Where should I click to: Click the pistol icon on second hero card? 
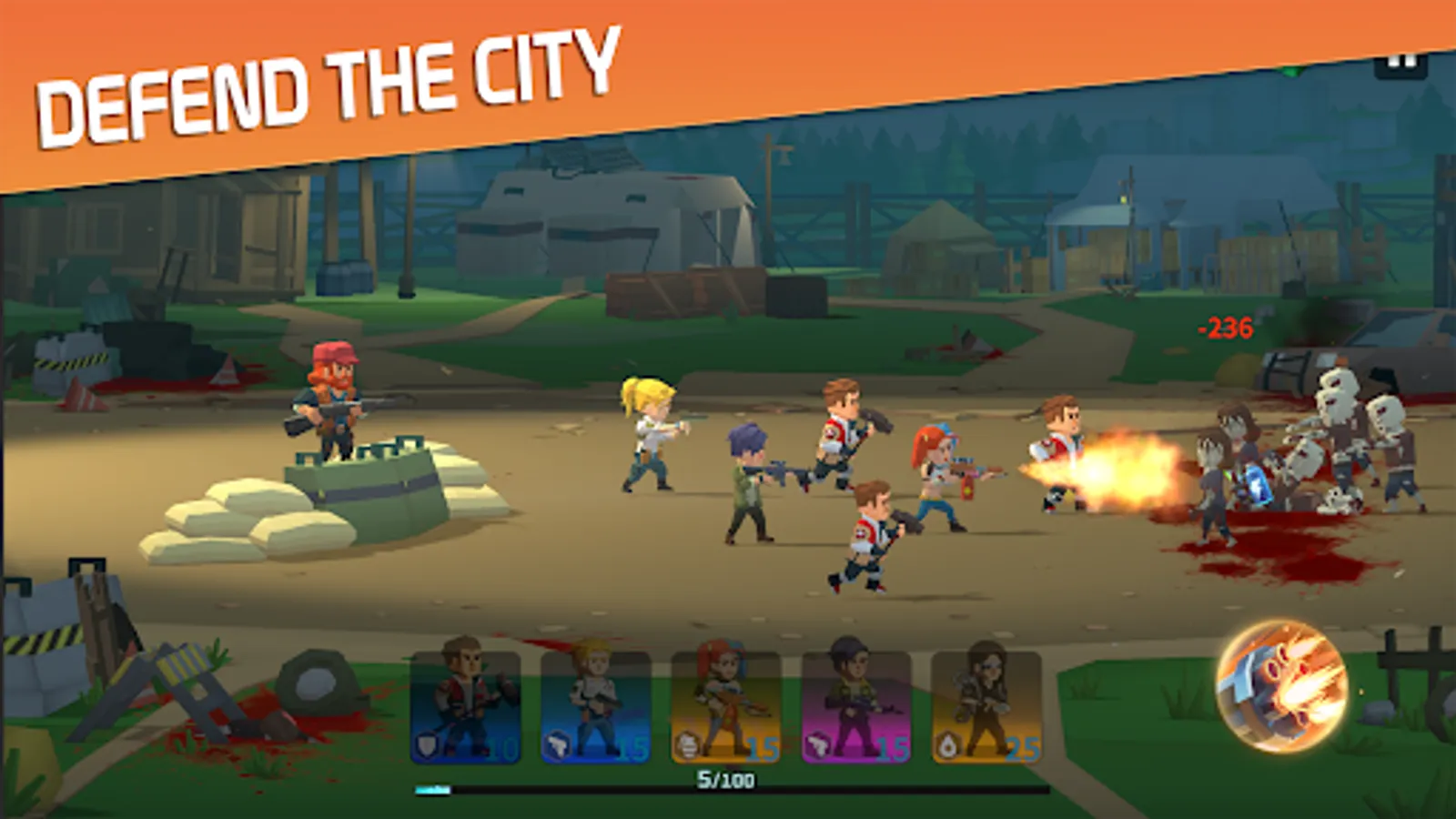[557, 743]
